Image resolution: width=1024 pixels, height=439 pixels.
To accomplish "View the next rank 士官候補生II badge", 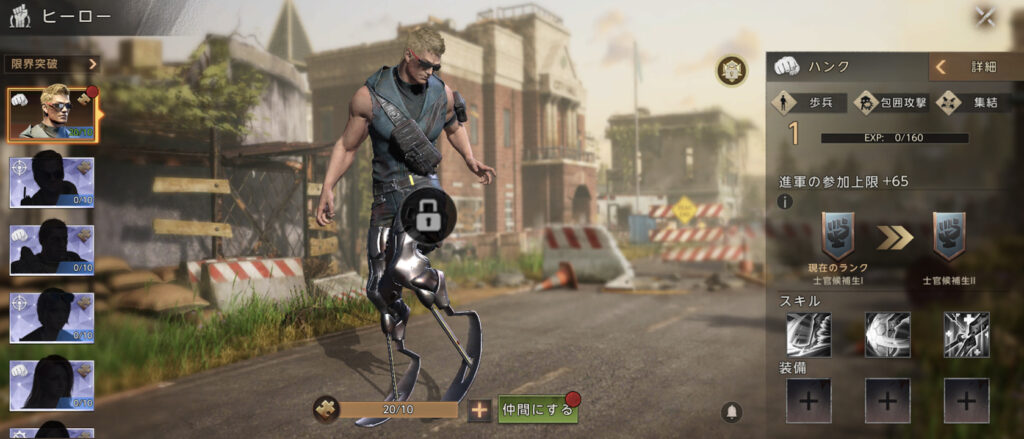I will (x=949, y=237).
